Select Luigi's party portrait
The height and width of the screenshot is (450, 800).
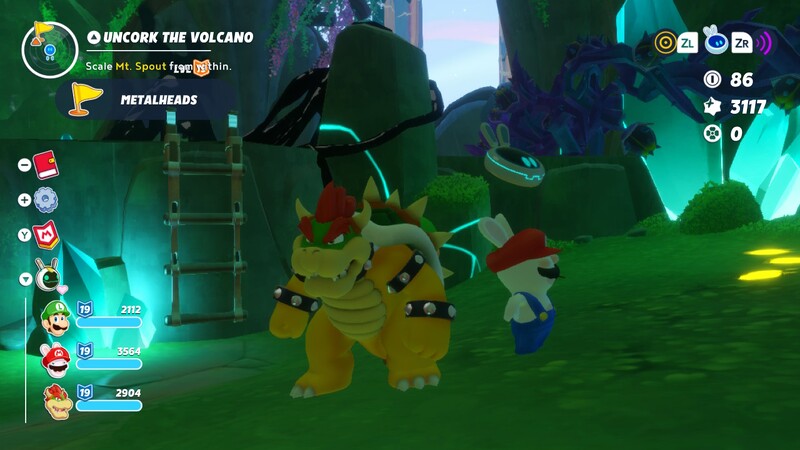[x=56, y=317]
